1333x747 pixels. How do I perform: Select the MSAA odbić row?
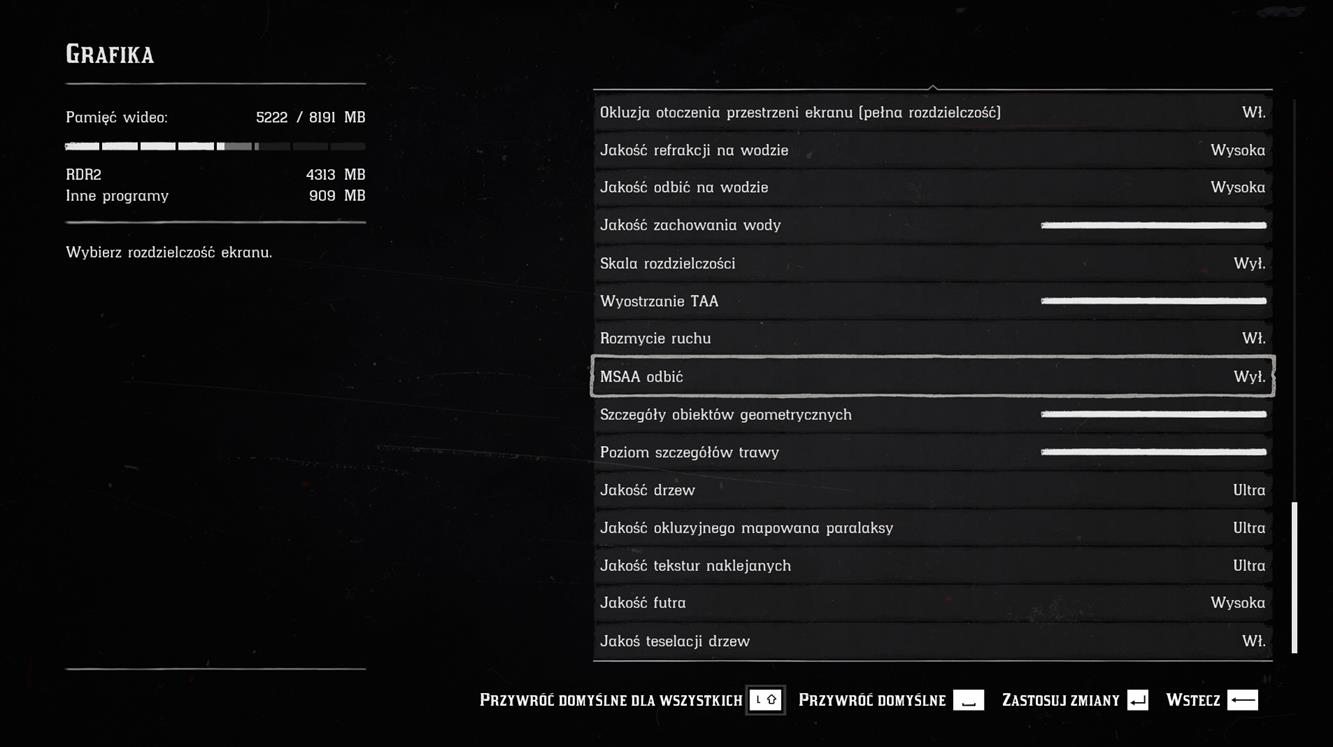(932, 376)
